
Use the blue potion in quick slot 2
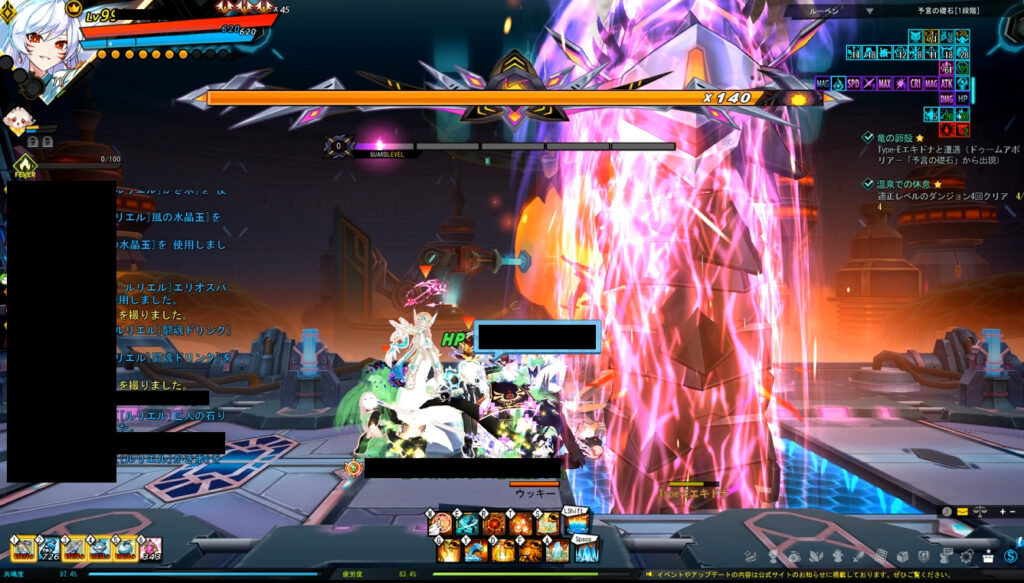point(49,548)
